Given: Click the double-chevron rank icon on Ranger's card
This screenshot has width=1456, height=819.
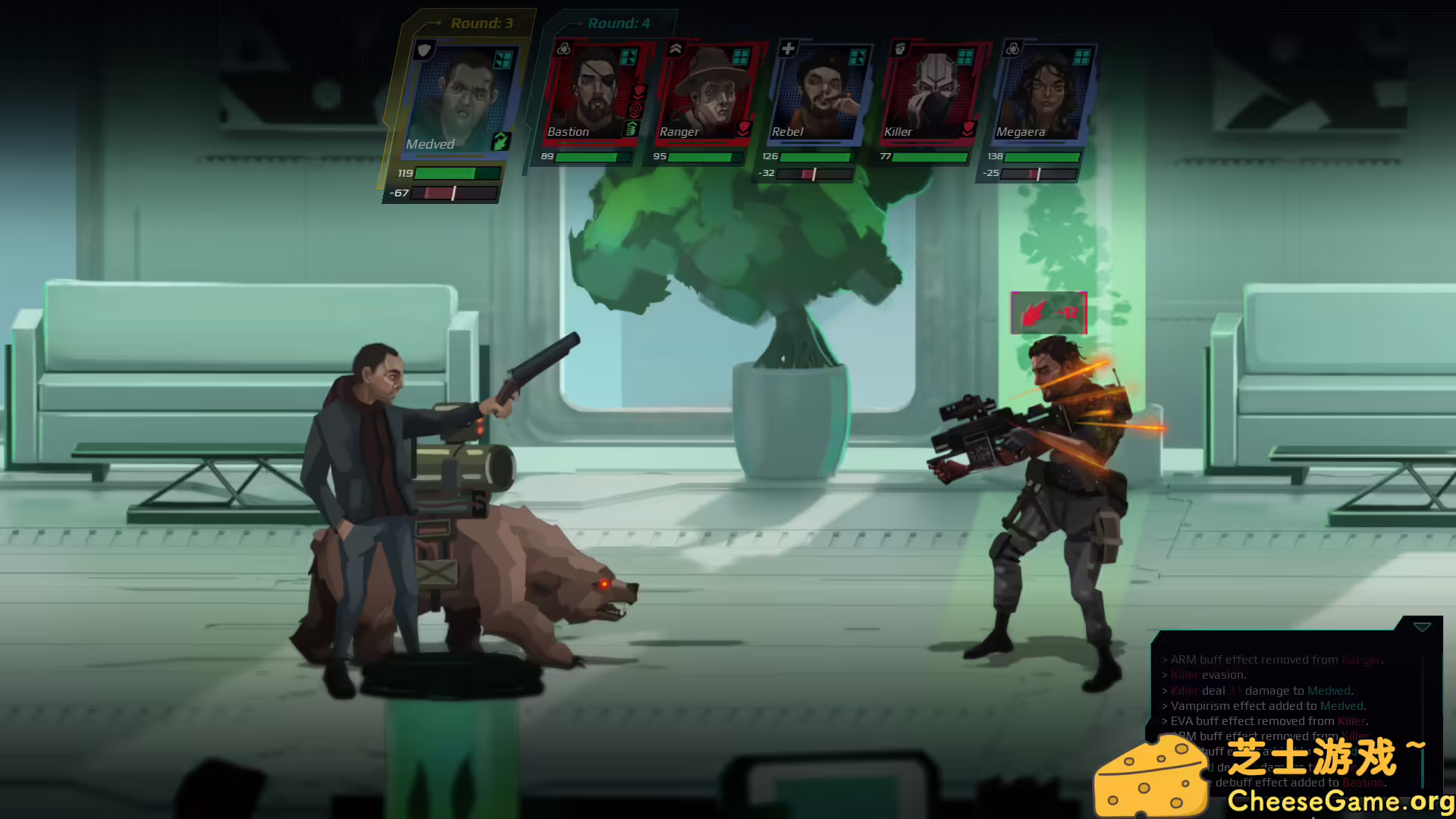Looking at the screenshot, I should pyautogui.click(x=676, y=48).
